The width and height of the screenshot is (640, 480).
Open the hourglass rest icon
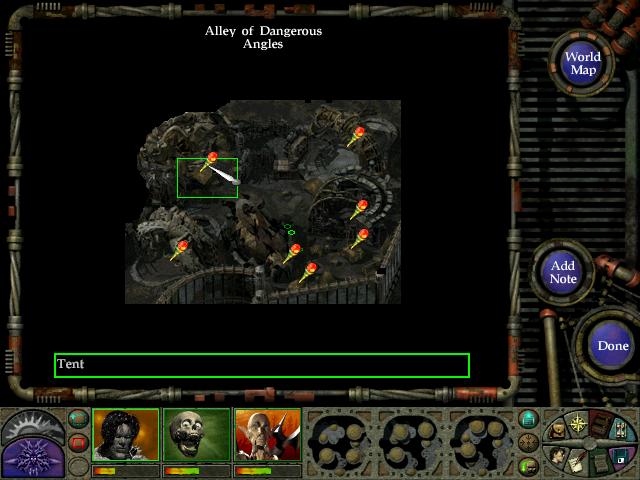[619, 427]
